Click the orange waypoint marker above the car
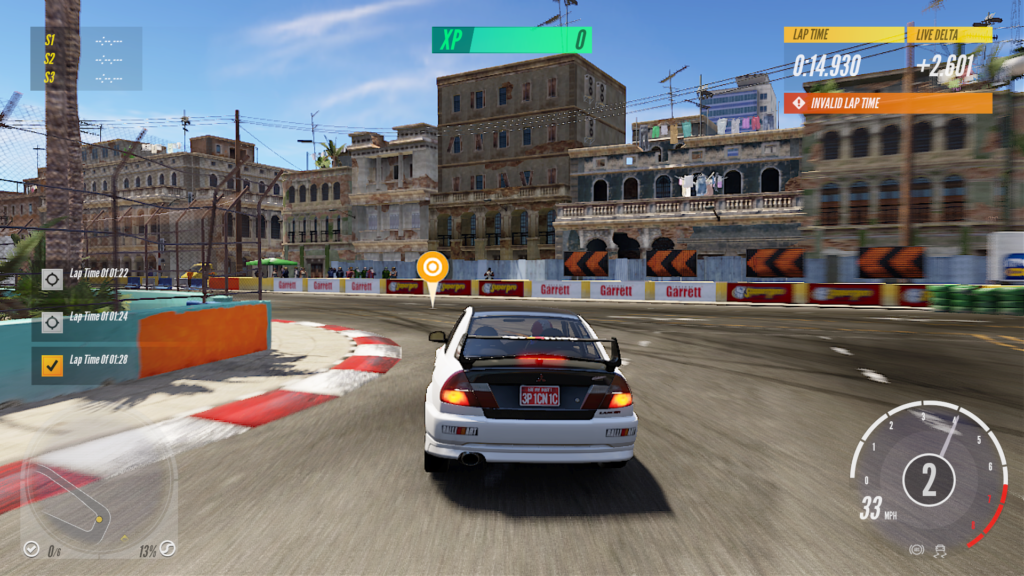The height and width of the screenshot is (576, 1024). coord(432,267)
